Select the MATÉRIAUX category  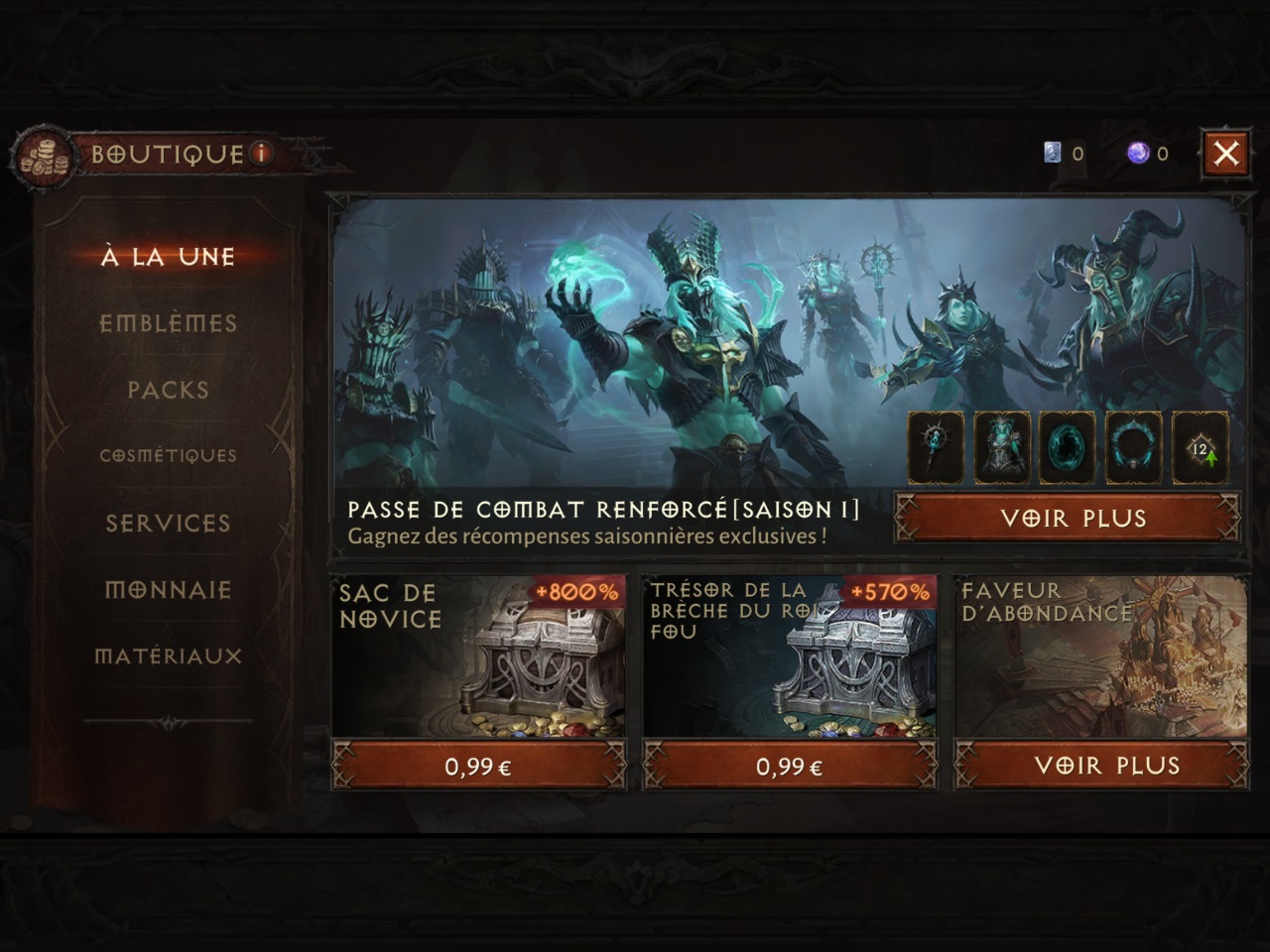click(170, 655)
